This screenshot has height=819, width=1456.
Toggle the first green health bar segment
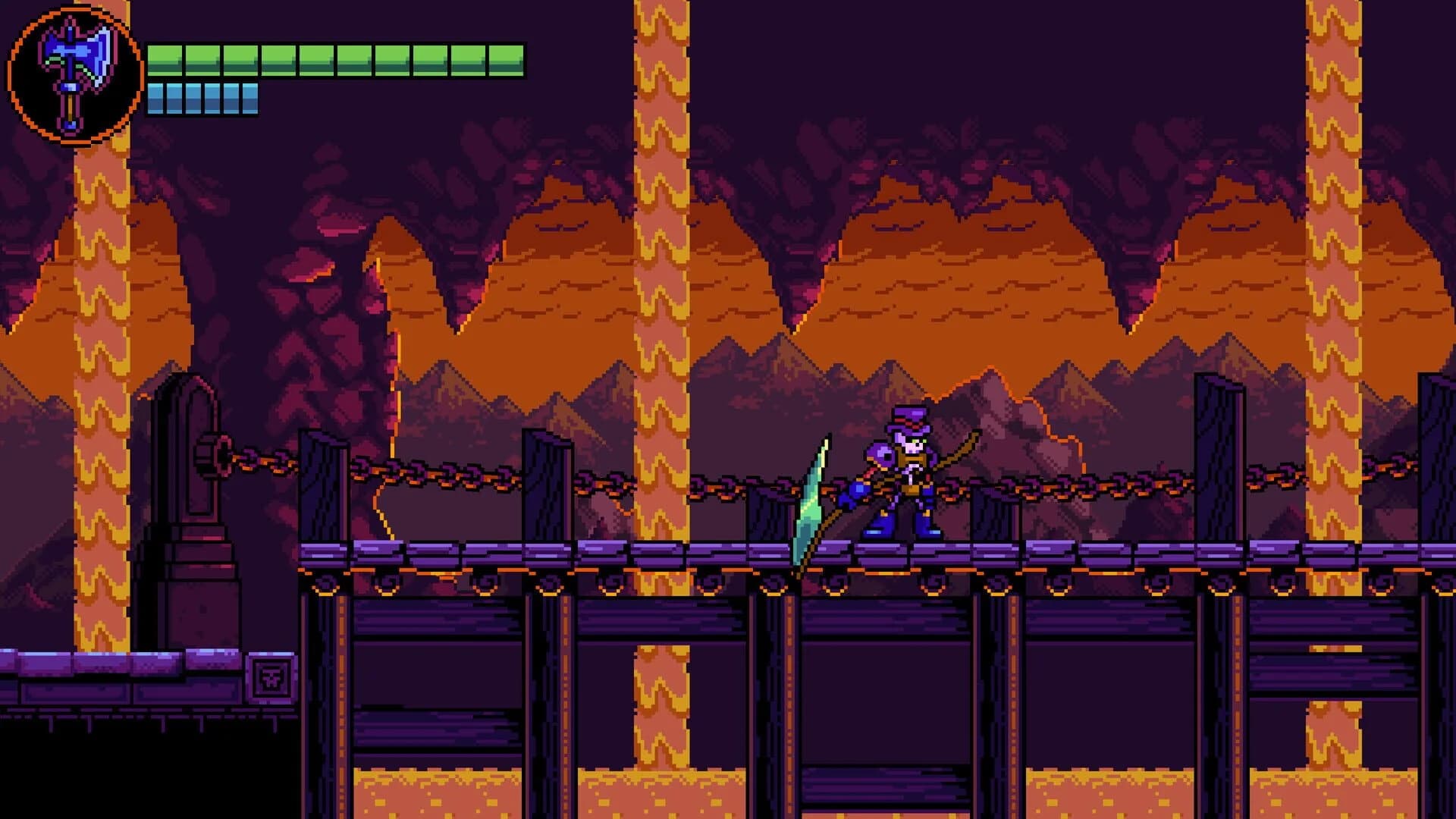165,58
